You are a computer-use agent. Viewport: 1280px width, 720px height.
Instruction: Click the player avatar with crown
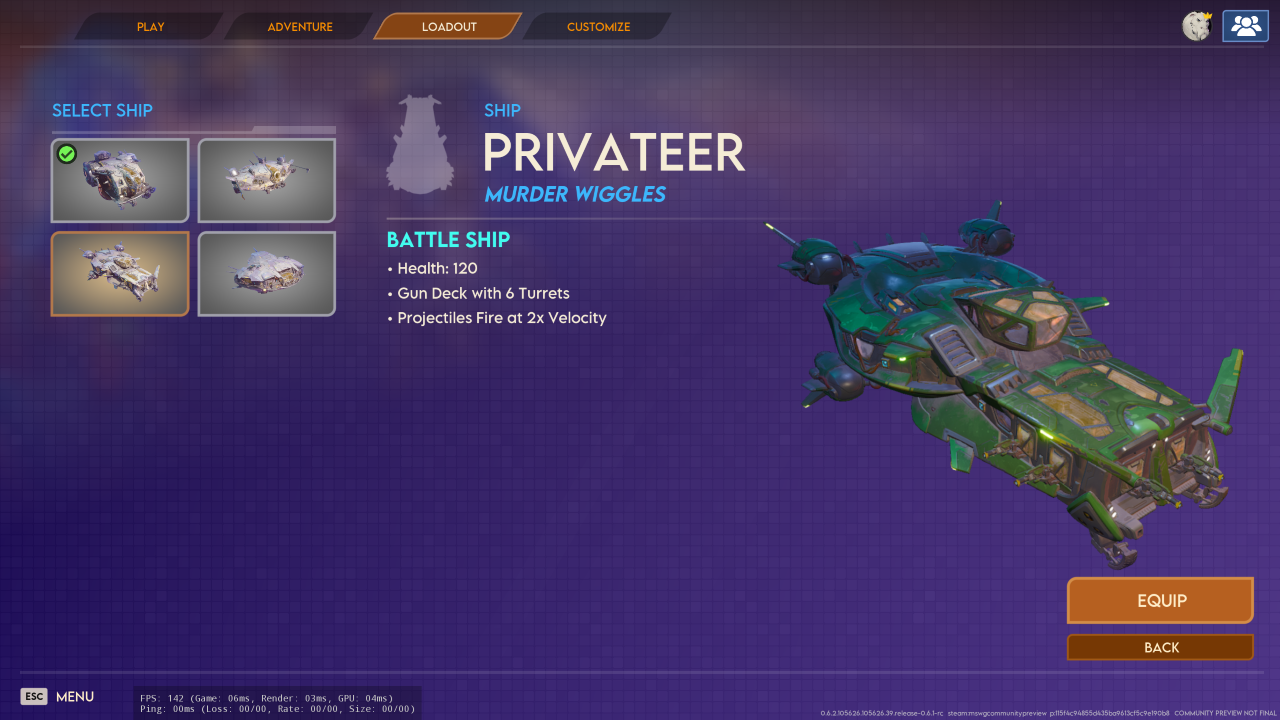1197,26
